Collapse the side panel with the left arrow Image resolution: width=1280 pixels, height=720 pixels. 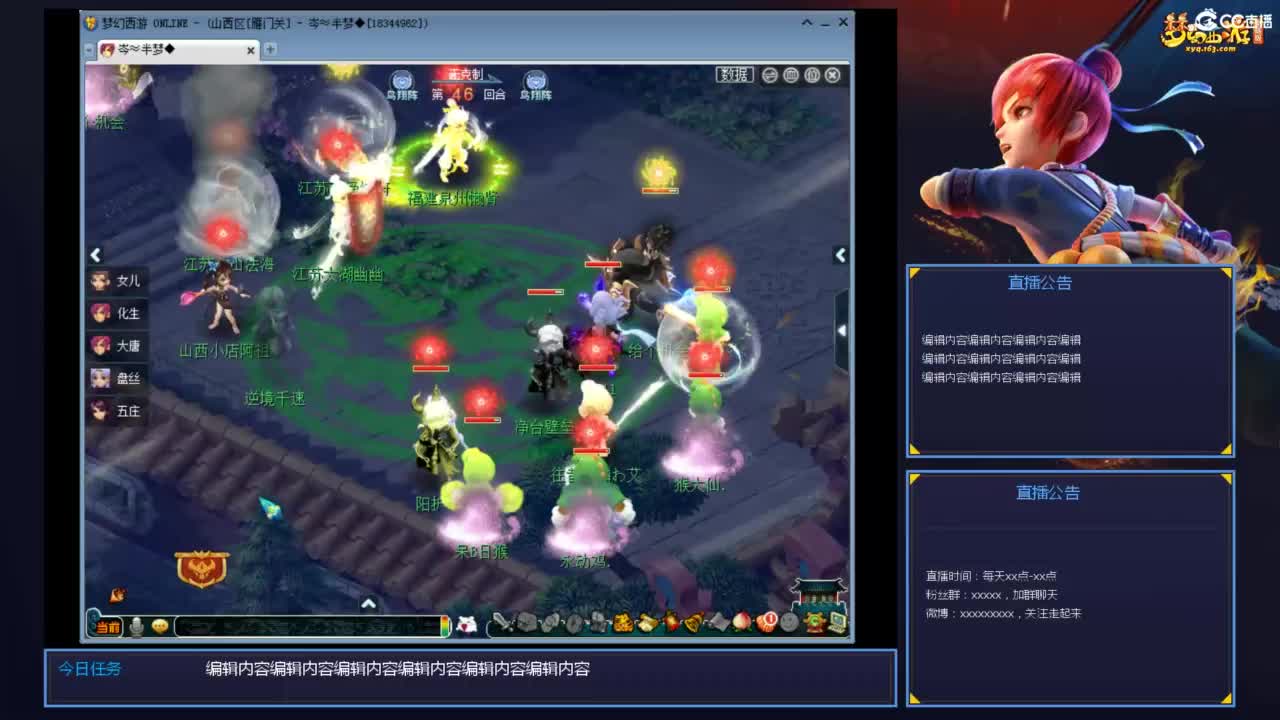[x=96, y=255]
